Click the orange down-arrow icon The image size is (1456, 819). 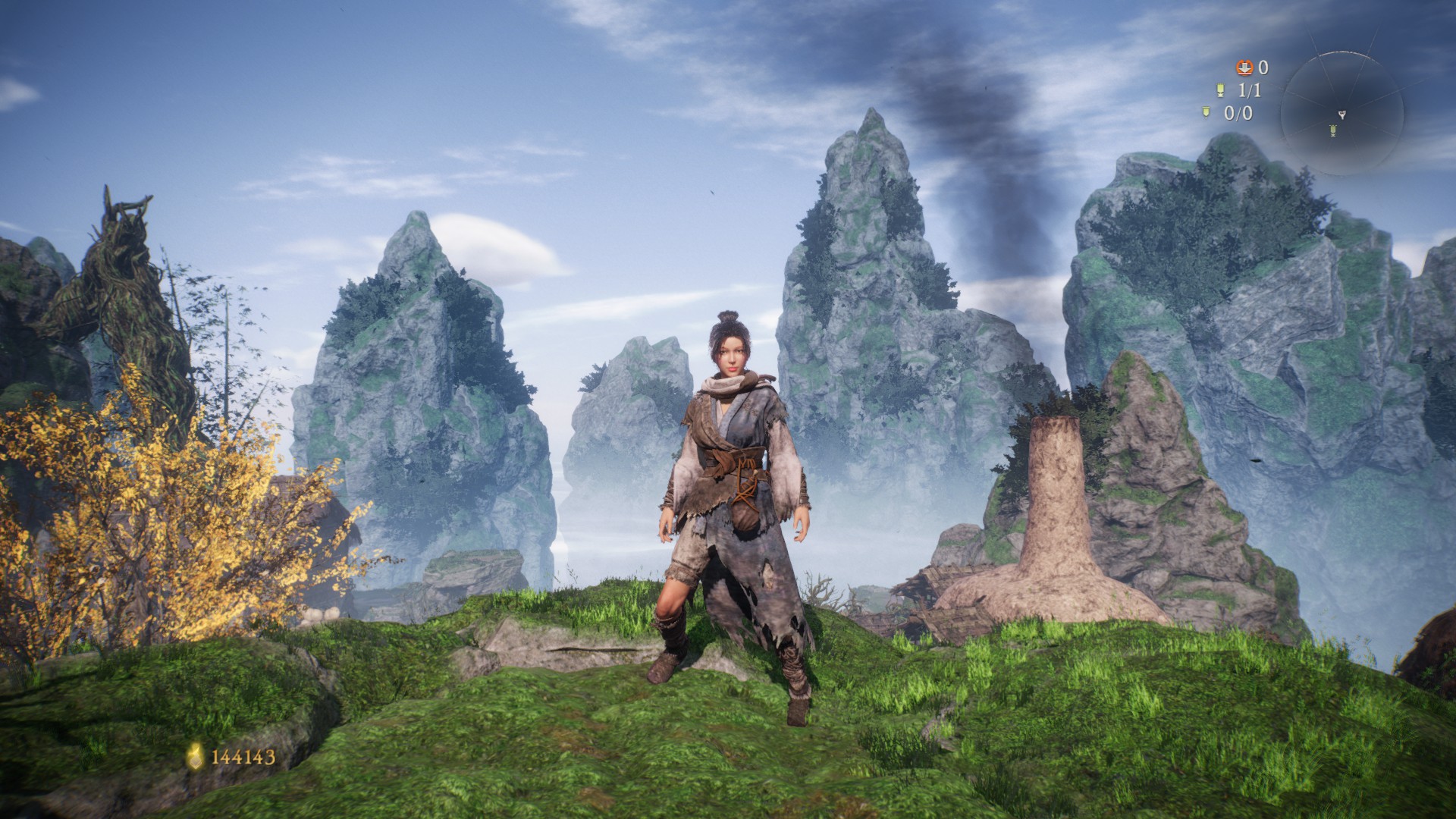point(1244,68)
